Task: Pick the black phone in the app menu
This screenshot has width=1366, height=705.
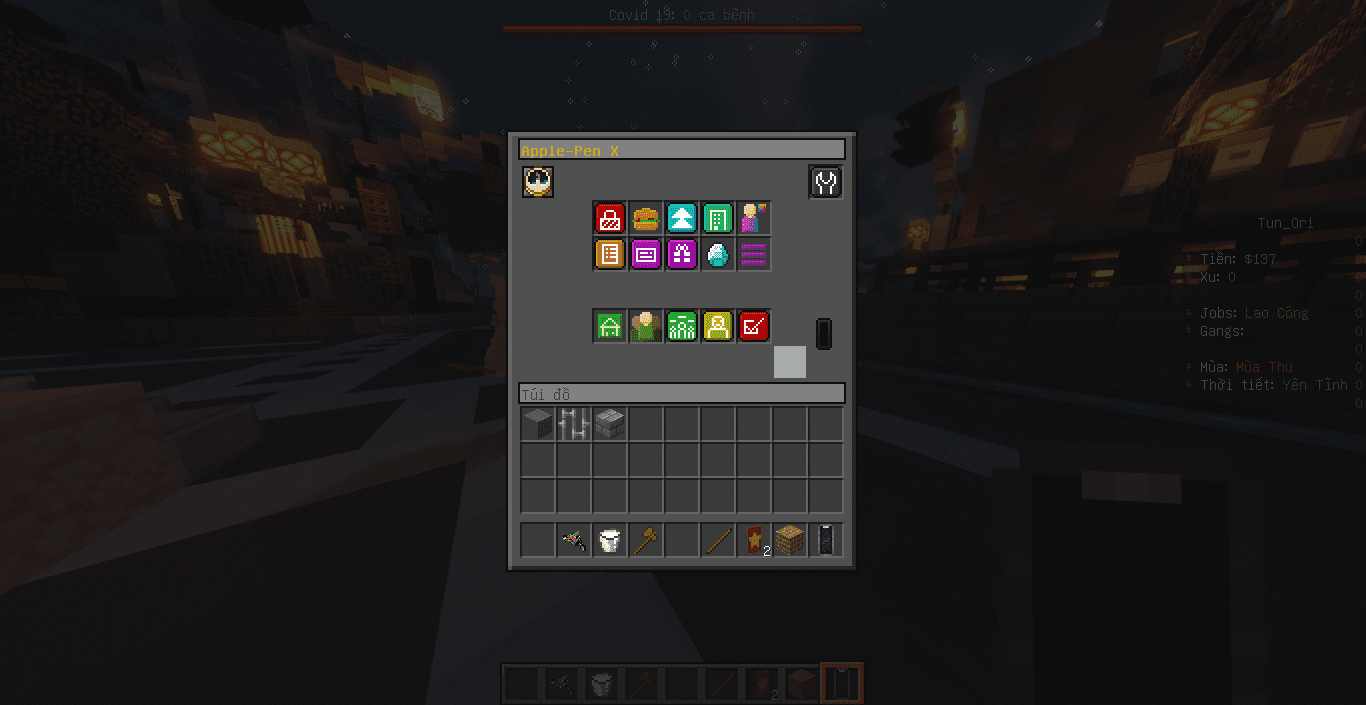Action: [x=824, y=334]
